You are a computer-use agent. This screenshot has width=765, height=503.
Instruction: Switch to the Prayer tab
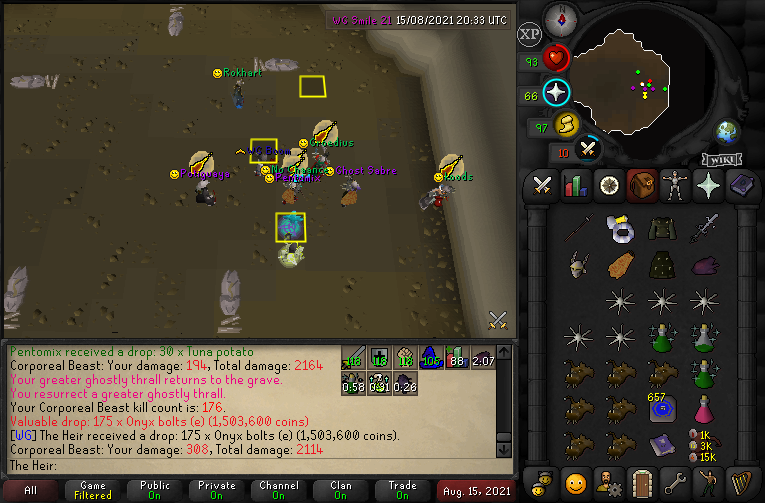(707, 185)
